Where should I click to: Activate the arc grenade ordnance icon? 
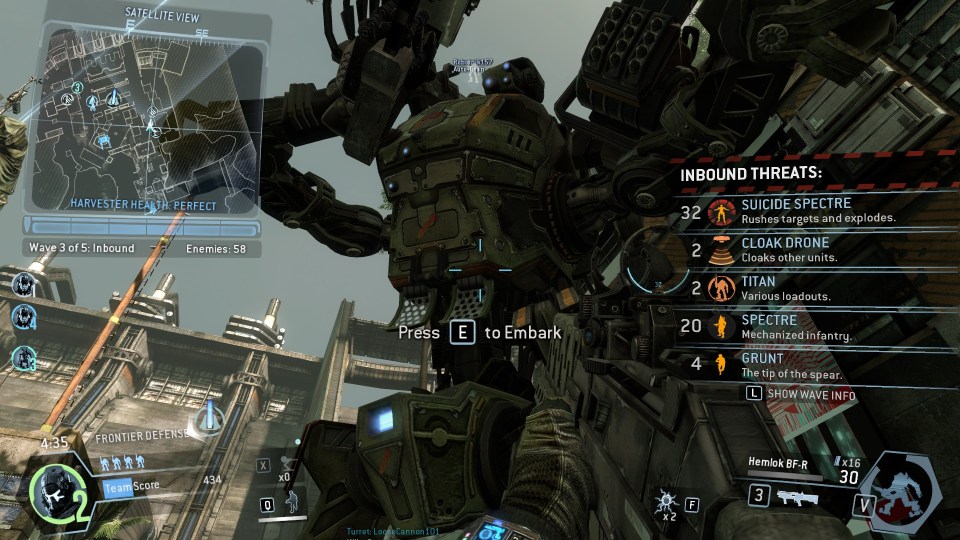point(666,500)
